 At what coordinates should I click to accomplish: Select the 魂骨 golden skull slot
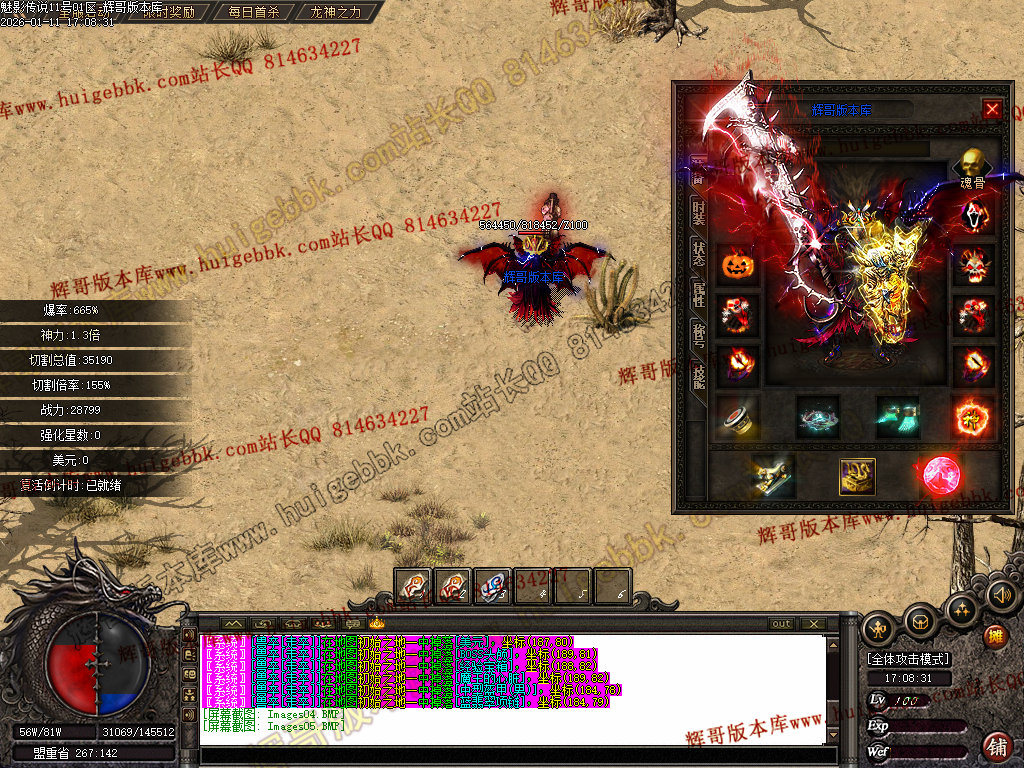coord(972,163)
